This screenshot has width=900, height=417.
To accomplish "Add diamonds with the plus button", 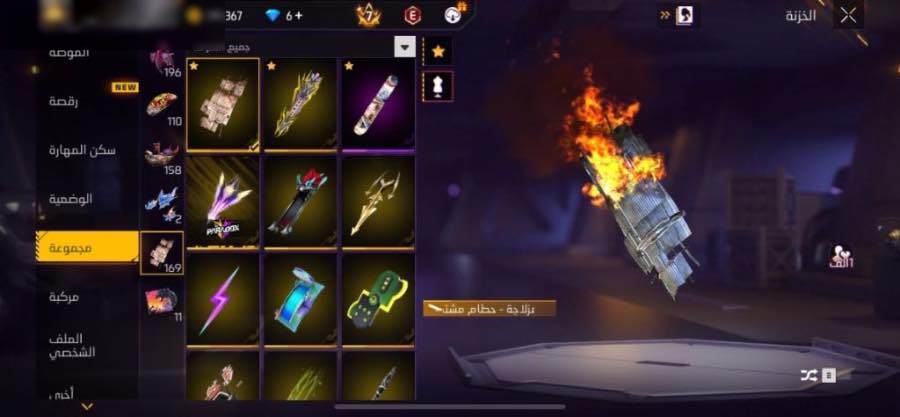I will (x=299, y=15).
